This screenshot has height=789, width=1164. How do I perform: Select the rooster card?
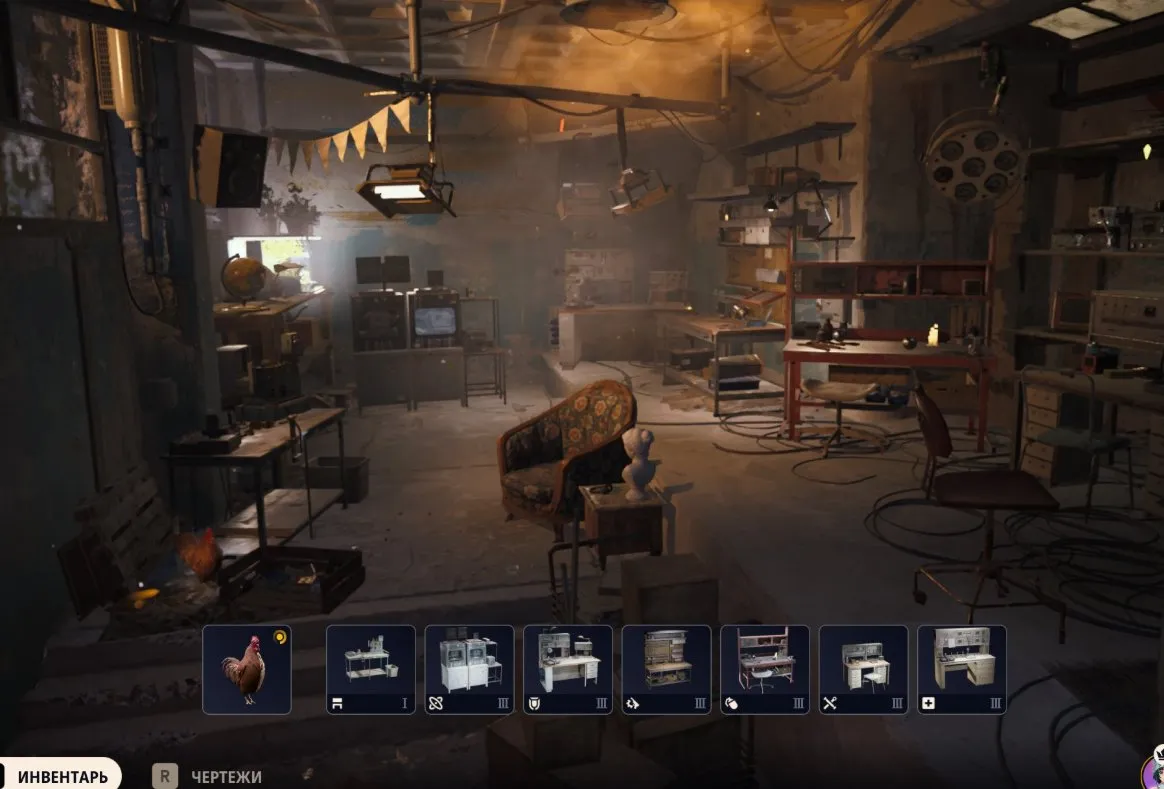(x=246, y=669)
